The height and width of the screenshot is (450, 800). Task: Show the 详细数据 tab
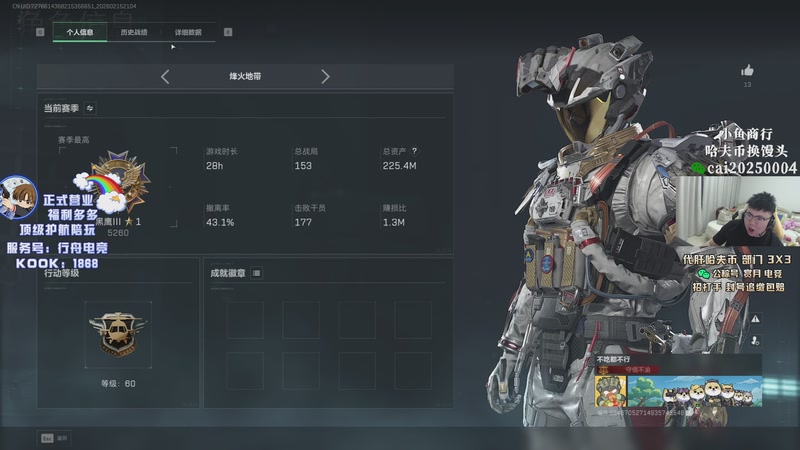click(188, 32)
